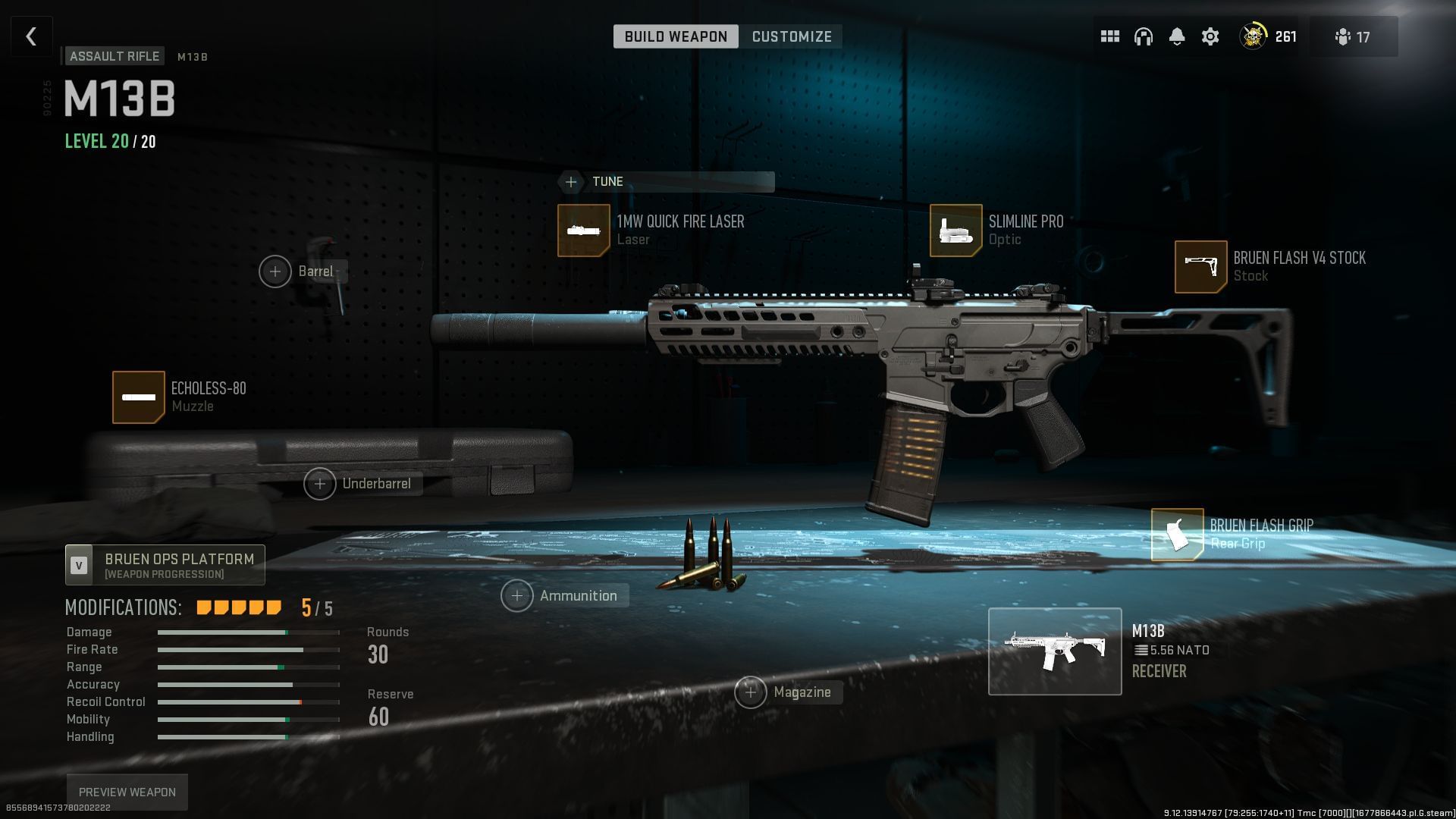Open the headset audio settings icon
The image size is (1456, 819).
1143,36
